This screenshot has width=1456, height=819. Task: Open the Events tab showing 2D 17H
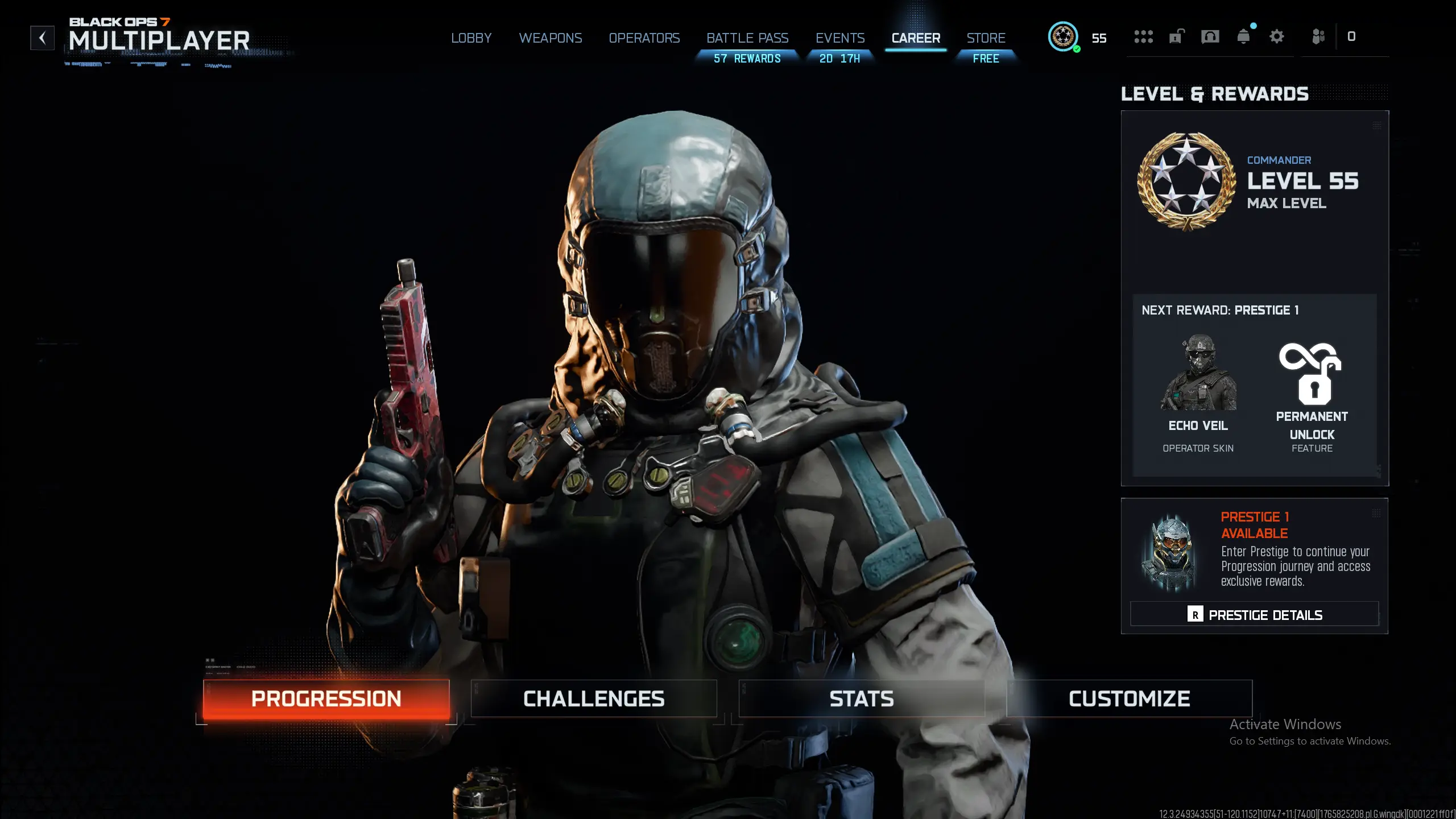coord(840,38)
